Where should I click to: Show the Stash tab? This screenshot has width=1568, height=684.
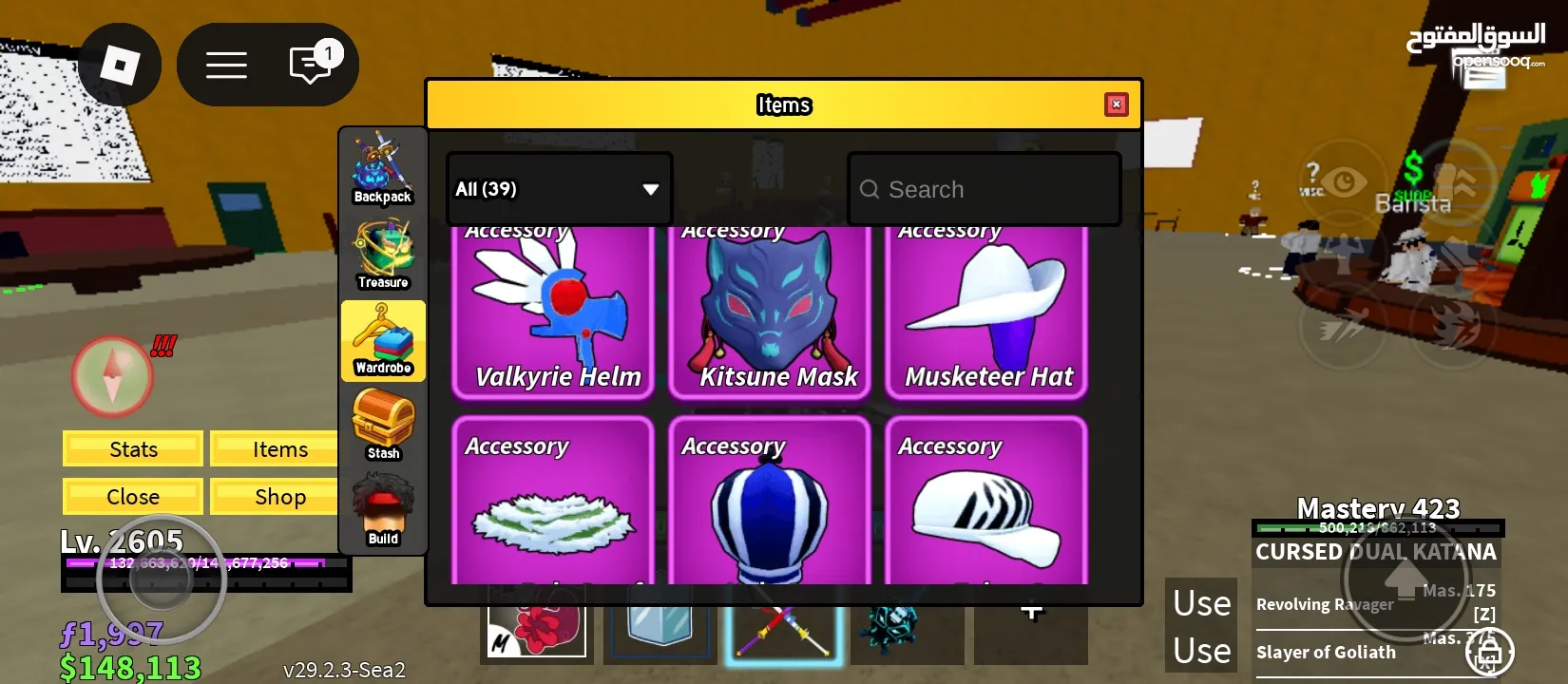pos(383,426)
